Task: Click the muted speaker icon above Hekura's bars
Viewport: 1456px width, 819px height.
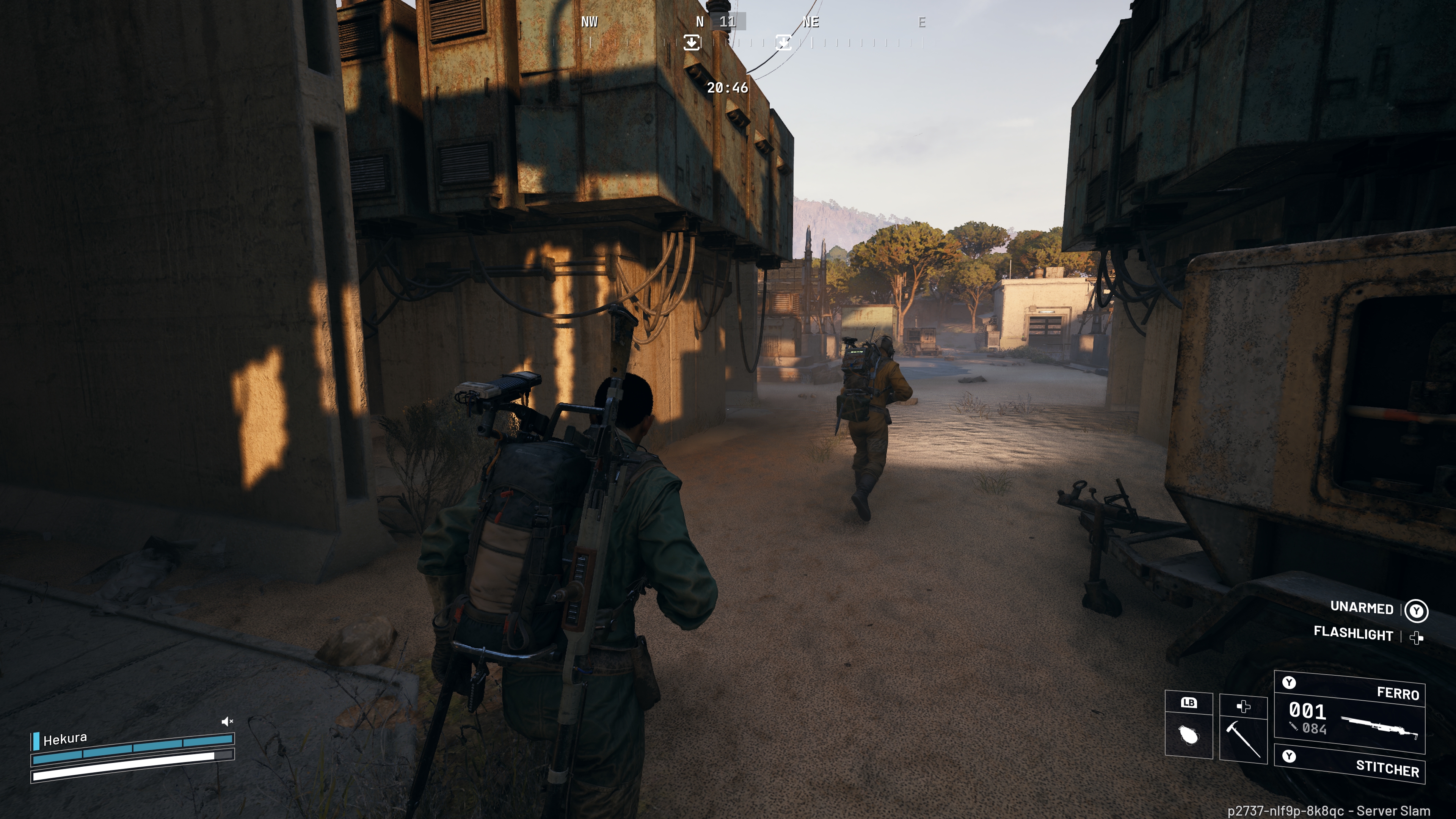Action: point(227,721)
